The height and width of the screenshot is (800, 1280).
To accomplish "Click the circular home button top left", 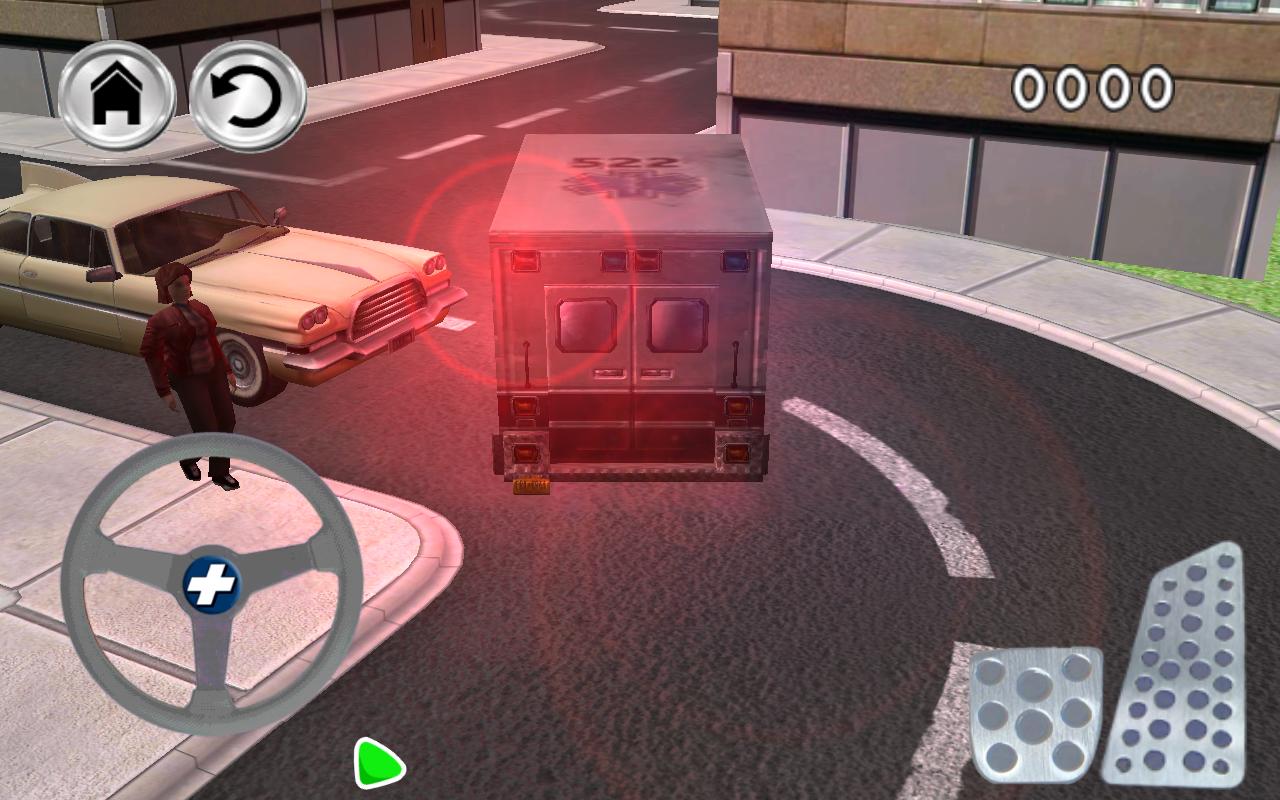I will click(117, 95).
